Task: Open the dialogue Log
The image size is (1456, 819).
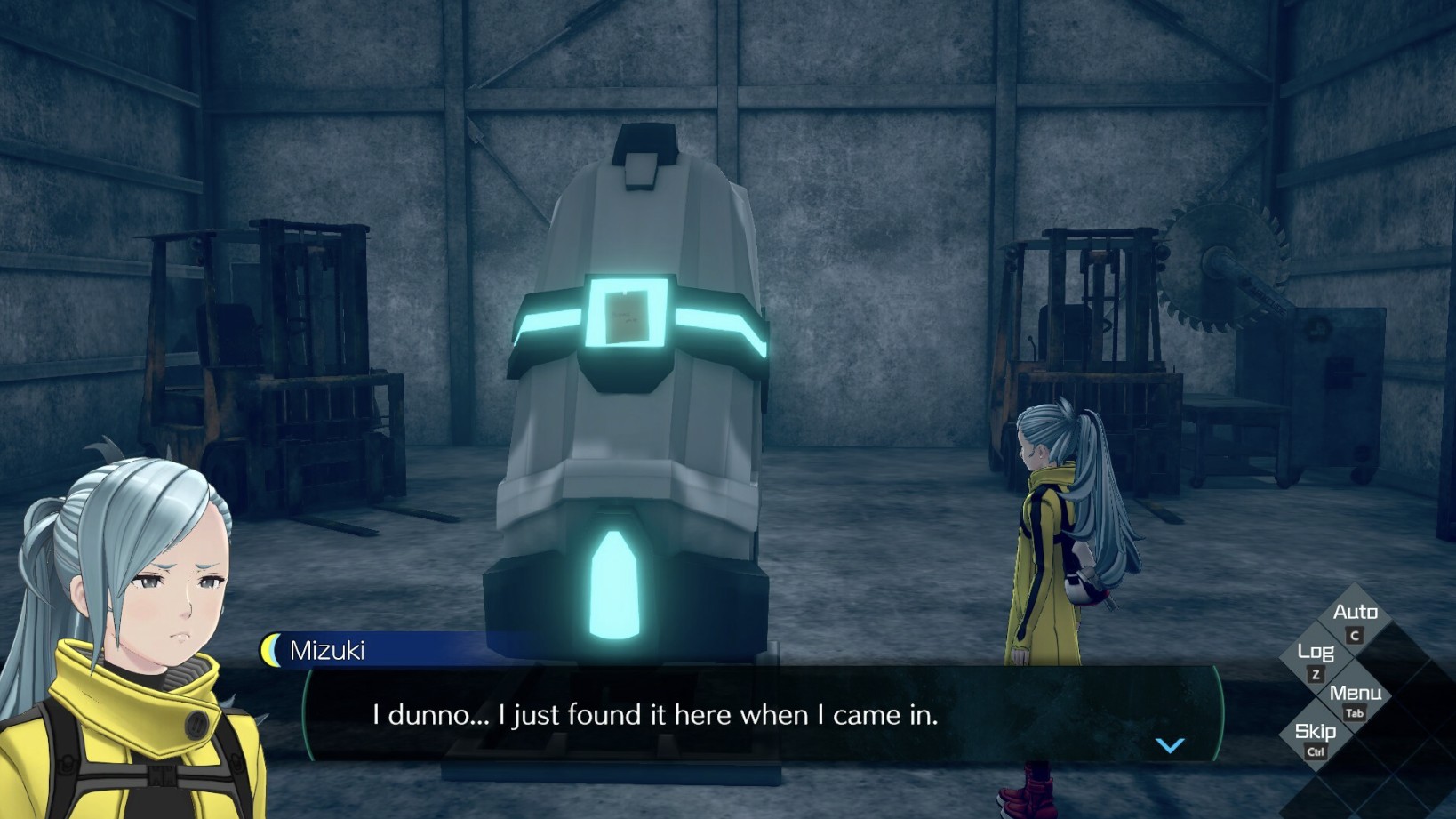Action: point(1318,650)
